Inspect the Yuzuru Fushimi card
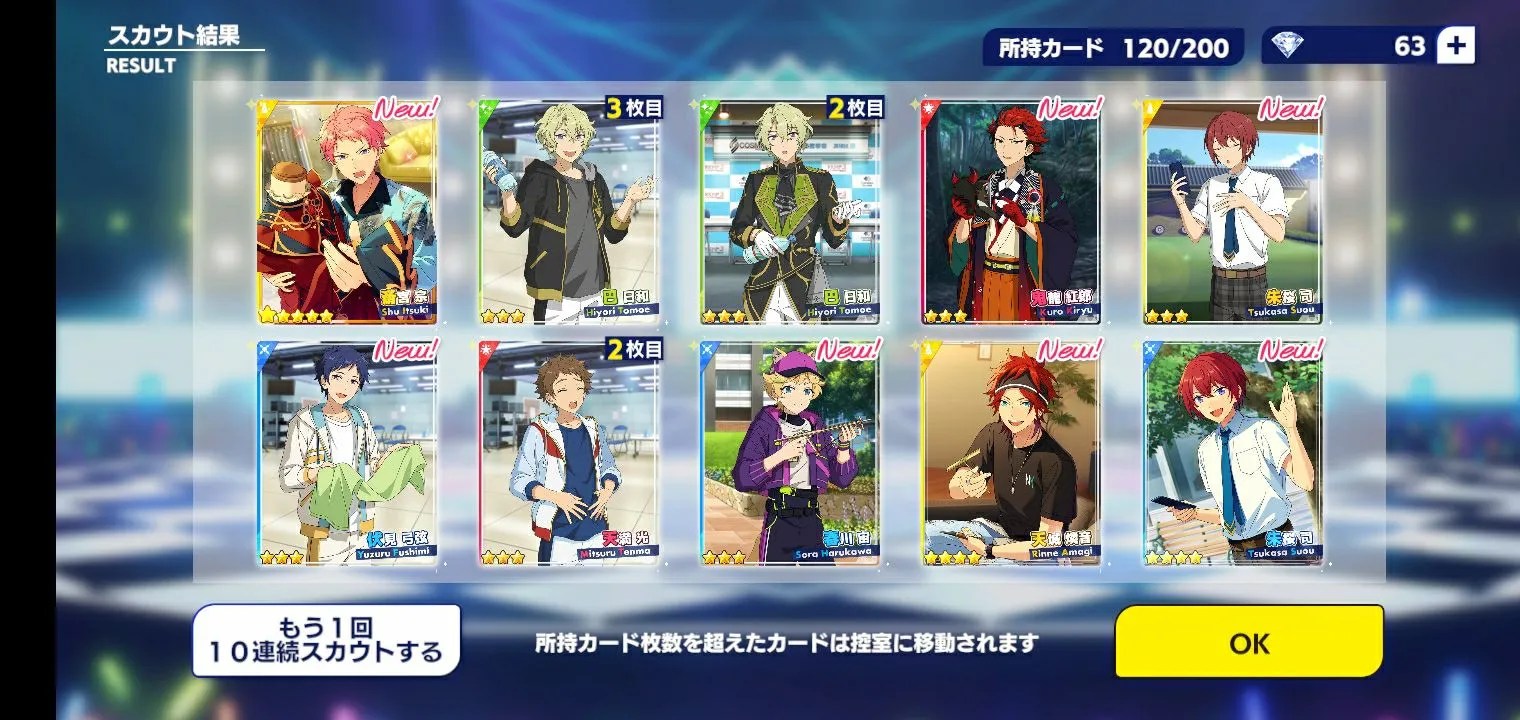1520x720 pixels. (x=347, y=454)
